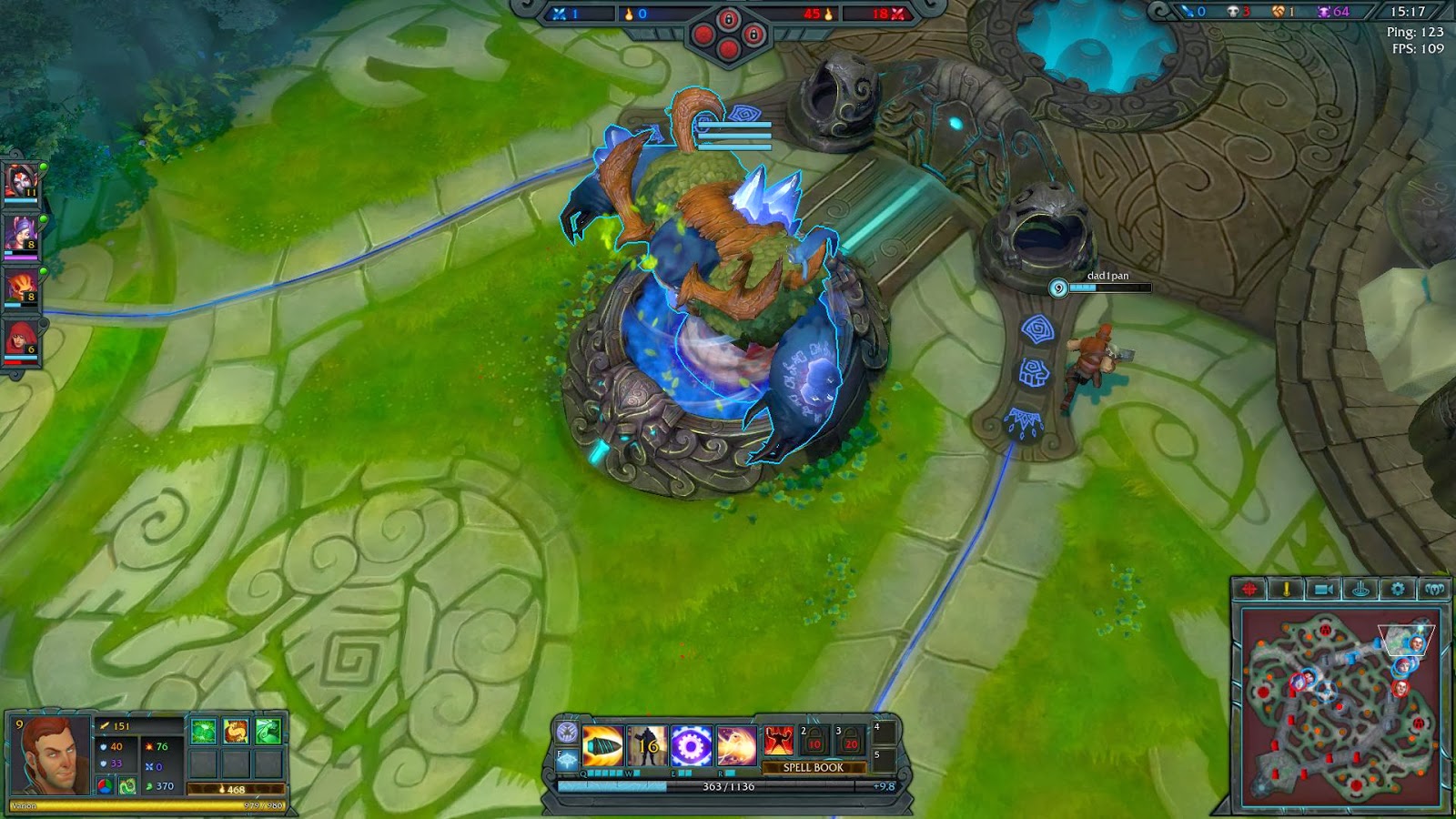
Task: Toggle the yellow exclamation alert icon above minimap
Action: (1285, 589)
